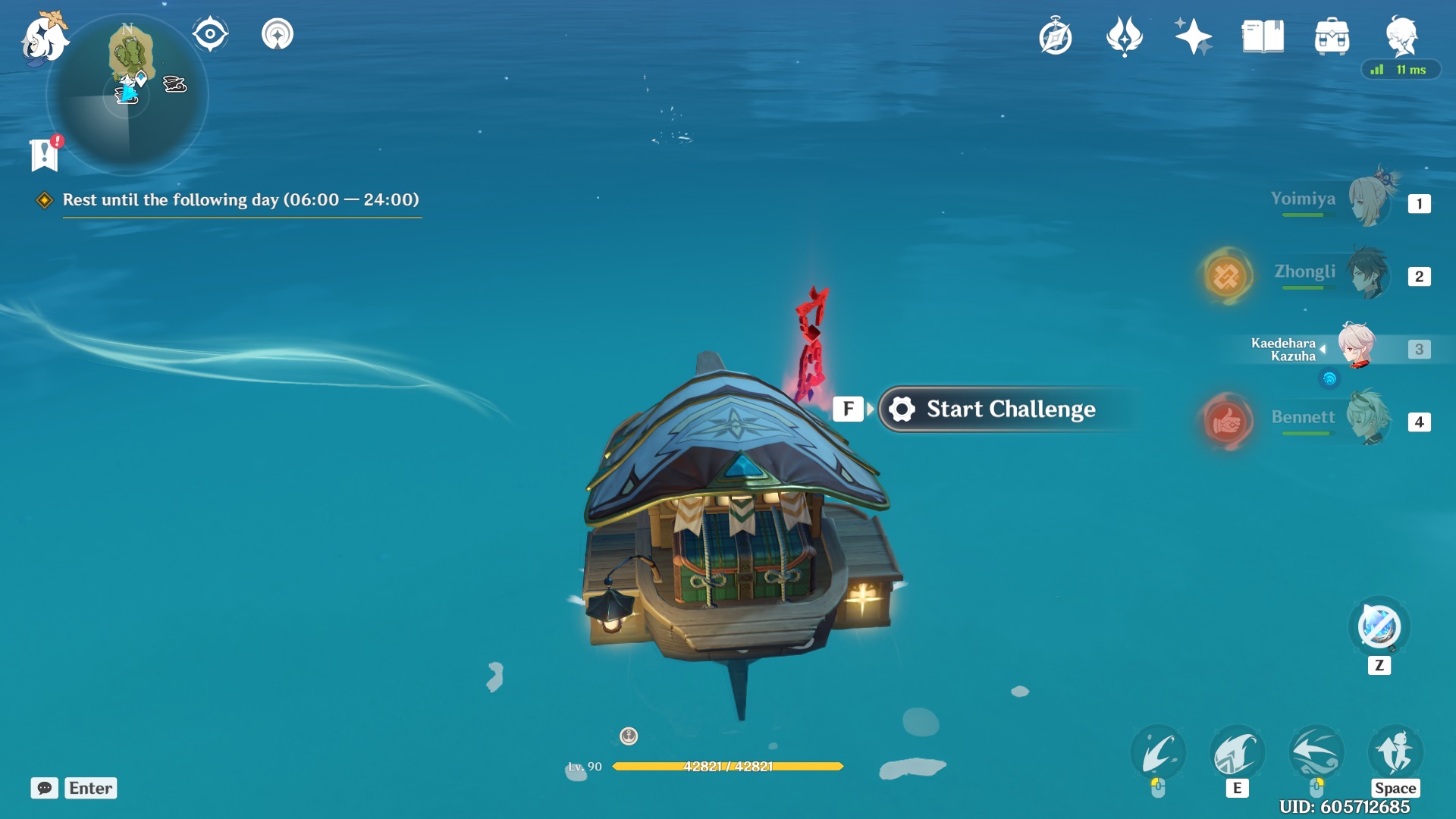Viewport: 1456px width, 819px height.
Task: Open the chat speech bubble
Action: pos(45,788)
